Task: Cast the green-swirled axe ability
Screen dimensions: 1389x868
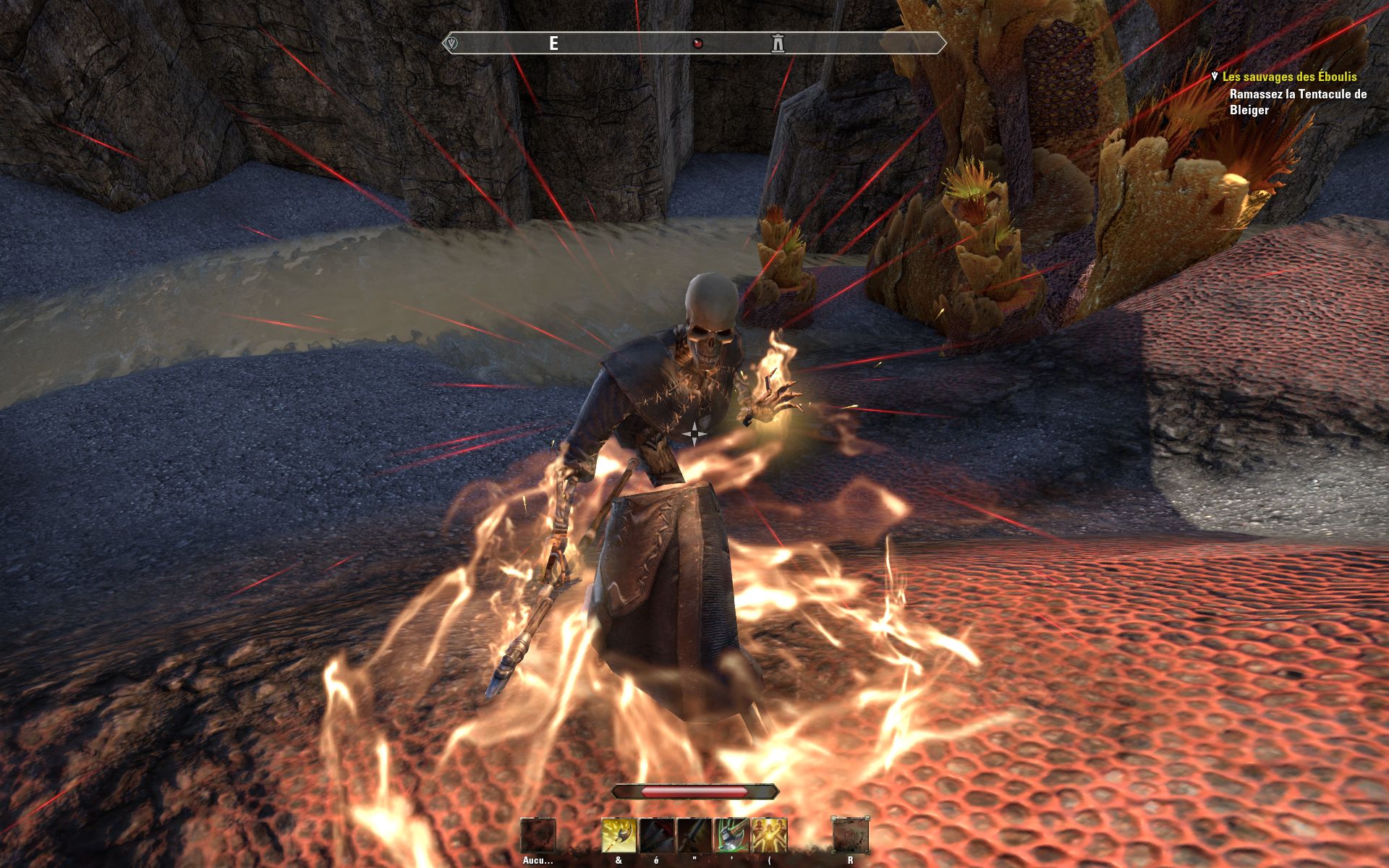Action: 731,835
